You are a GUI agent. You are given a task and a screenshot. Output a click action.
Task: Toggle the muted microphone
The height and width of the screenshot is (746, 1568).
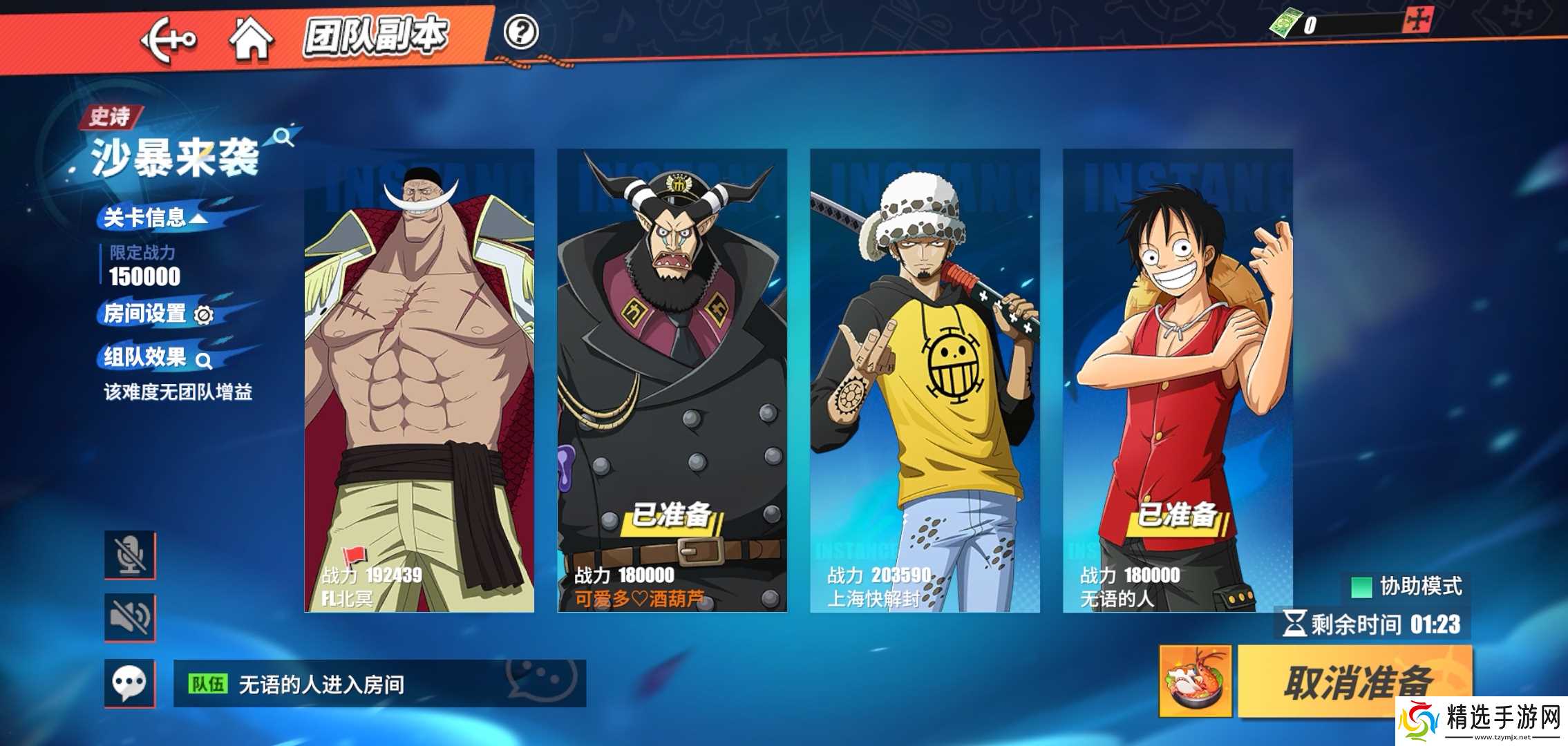coord(130,555)
